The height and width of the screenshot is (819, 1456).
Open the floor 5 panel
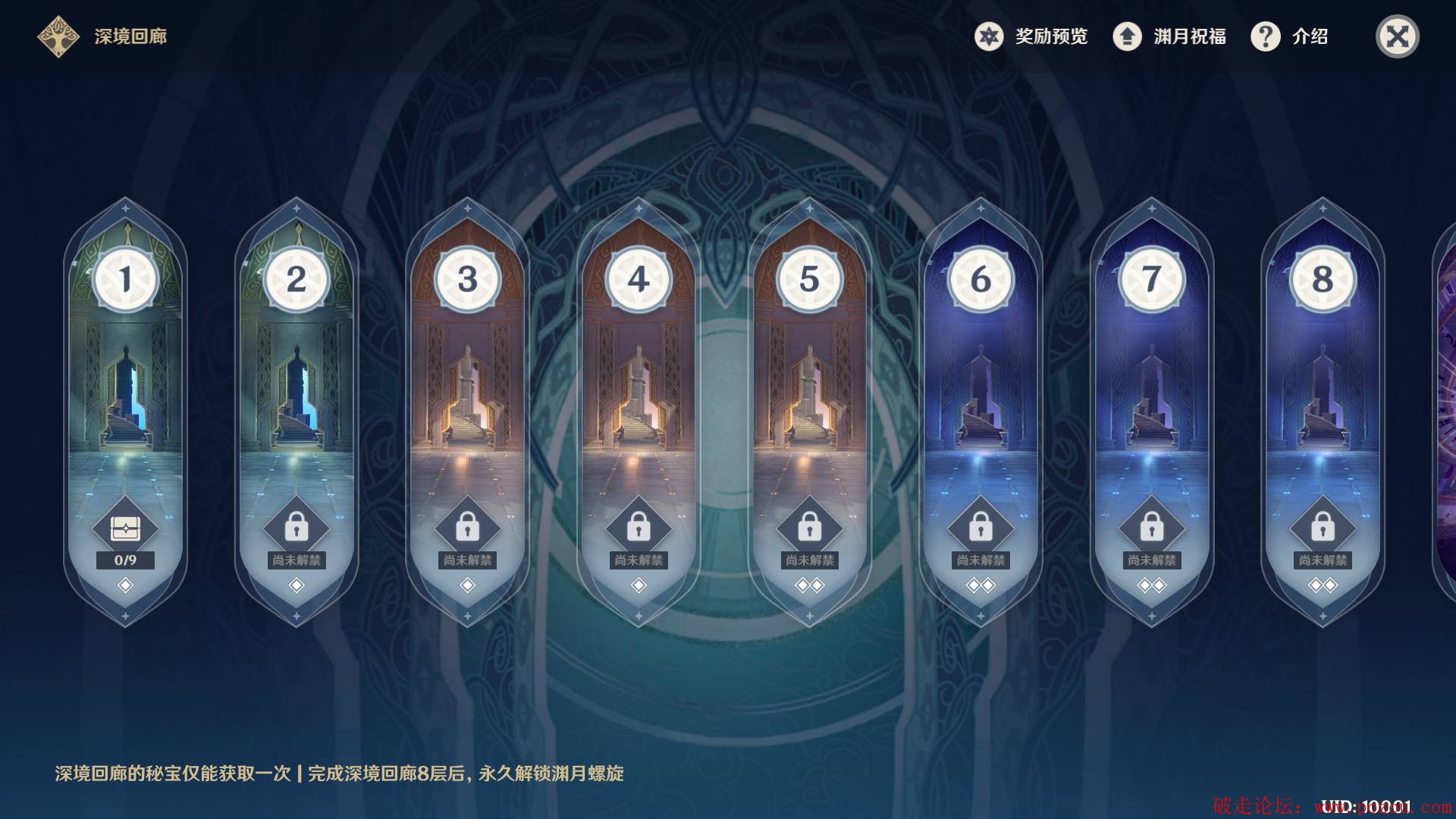809,394
